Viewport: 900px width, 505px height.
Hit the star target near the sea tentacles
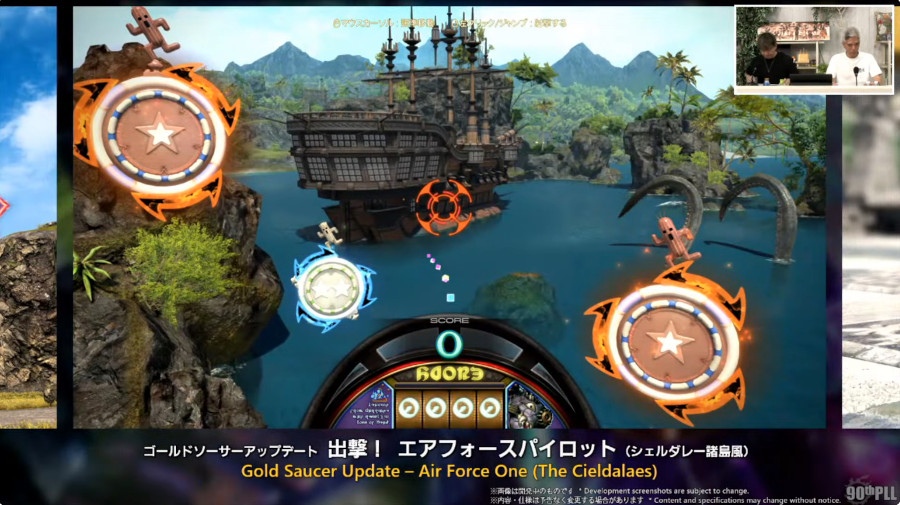coord(668,342)
